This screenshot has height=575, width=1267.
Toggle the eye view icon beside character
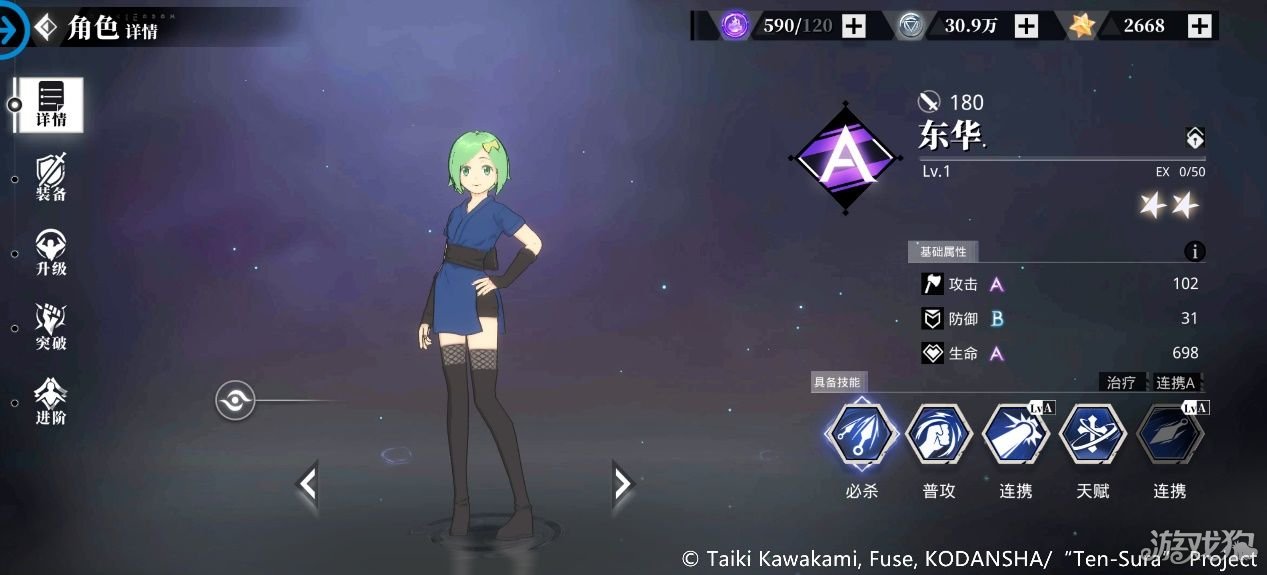point(236,401)
